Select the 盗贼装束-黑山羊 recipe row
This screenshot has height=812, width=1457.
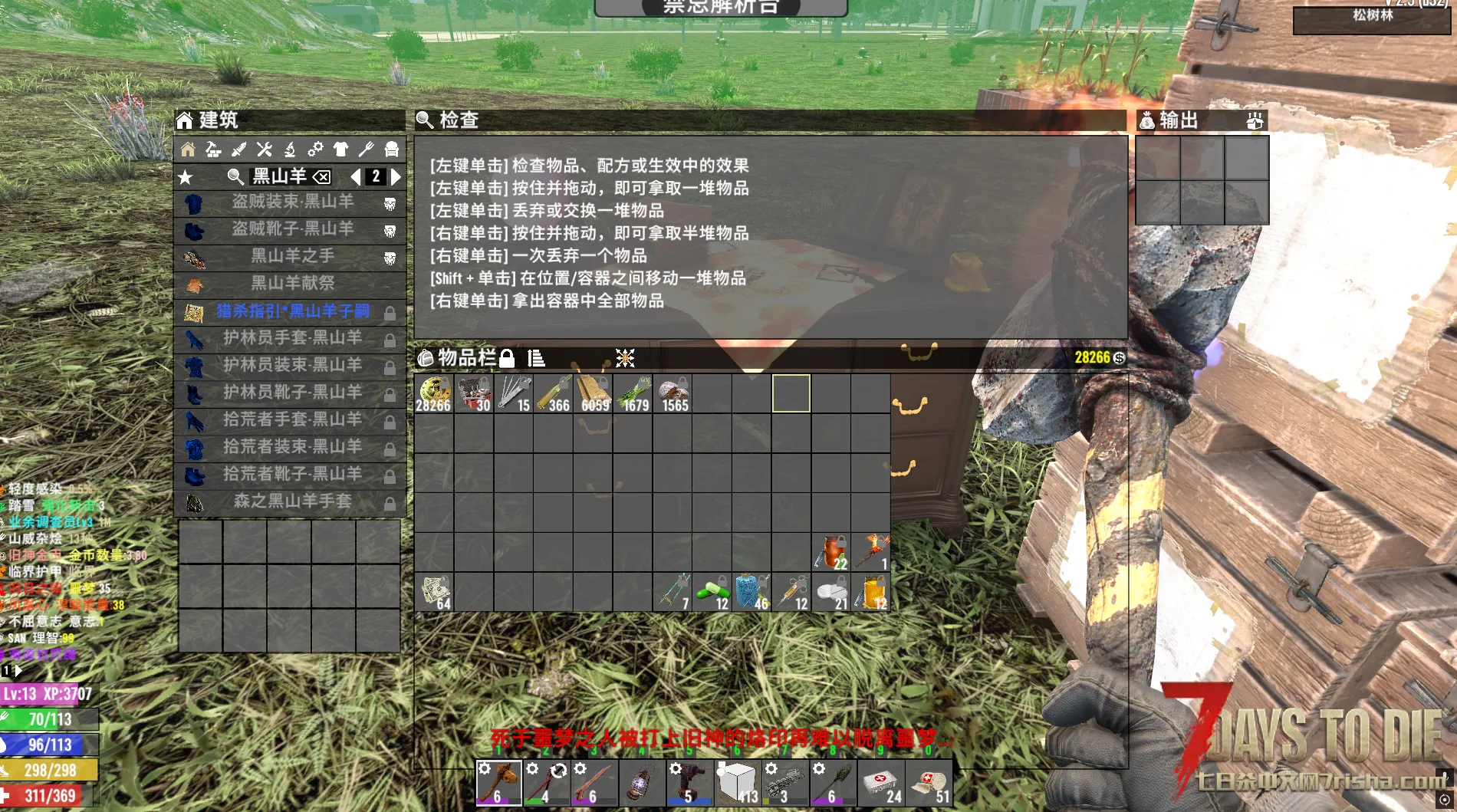point(291,202)
